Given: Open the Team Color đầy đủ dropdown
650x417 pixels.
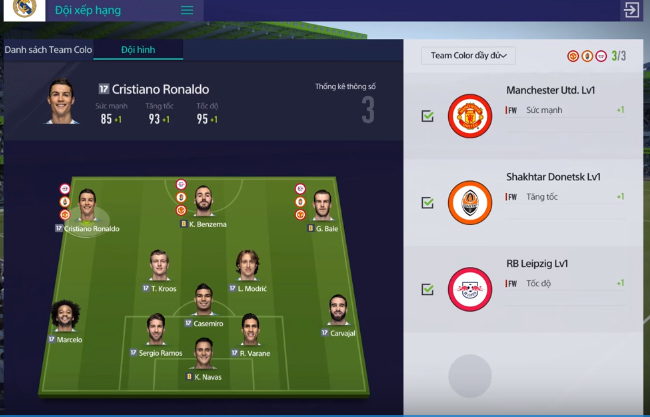Looking at the screenshot, I should click(468, 56).
